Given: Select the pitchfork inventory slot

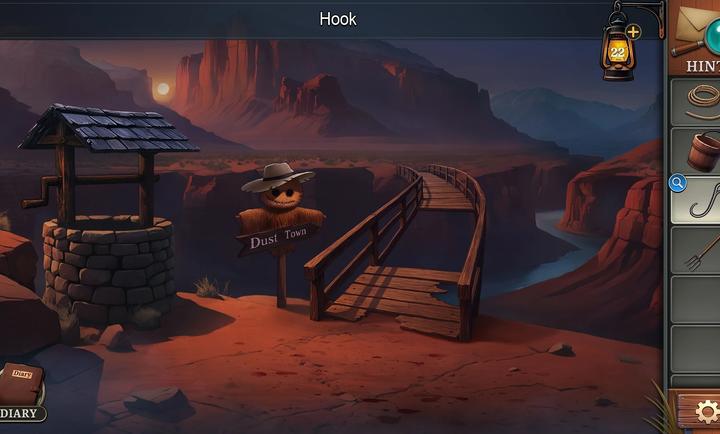Looking at the screenshot, I should pyautogui.click(x=701, y=250).
